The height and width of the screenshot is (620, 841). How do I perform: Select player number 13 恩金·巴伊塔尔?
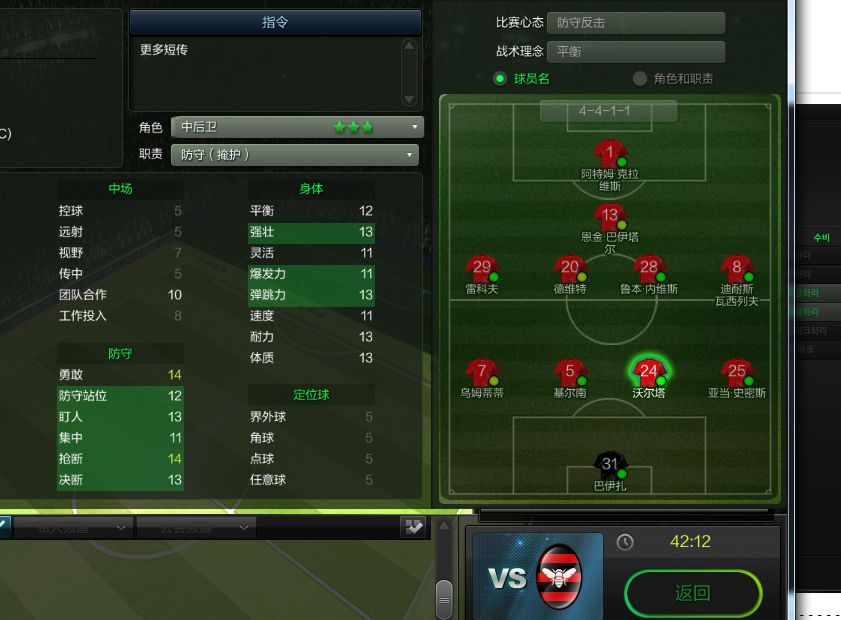(x=610, y=217)
